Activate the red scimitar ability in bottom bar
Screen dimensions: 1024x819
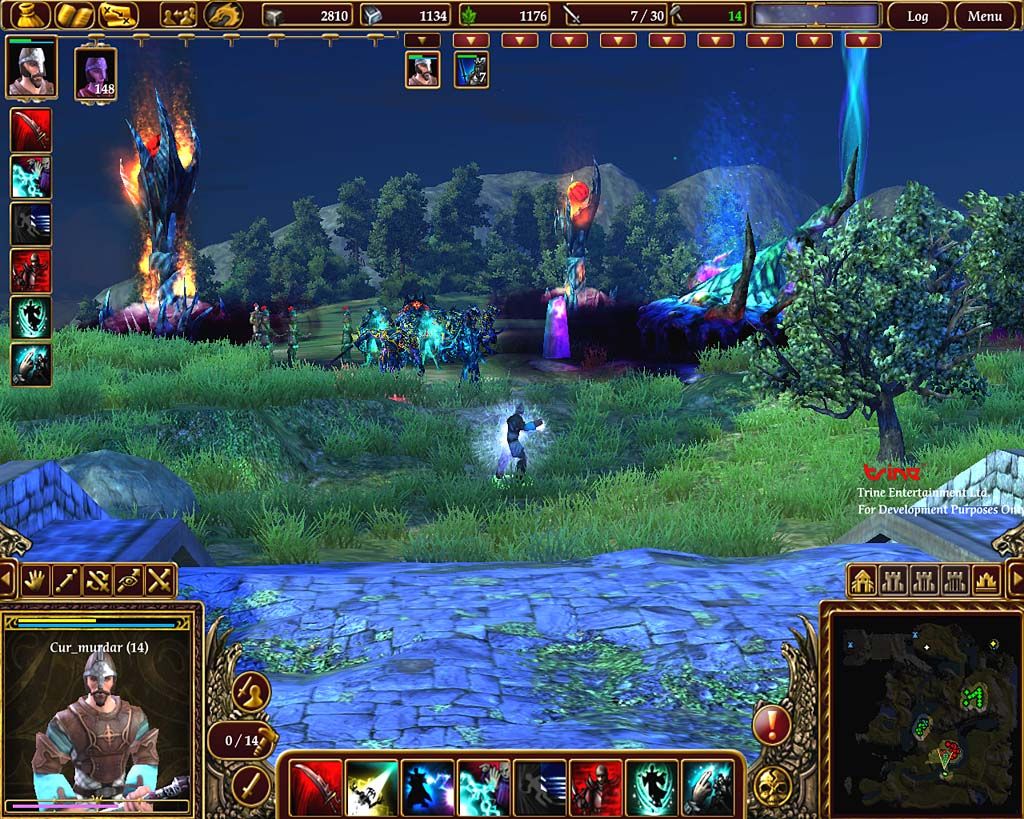pyautogui.click(x=316, y=787)
